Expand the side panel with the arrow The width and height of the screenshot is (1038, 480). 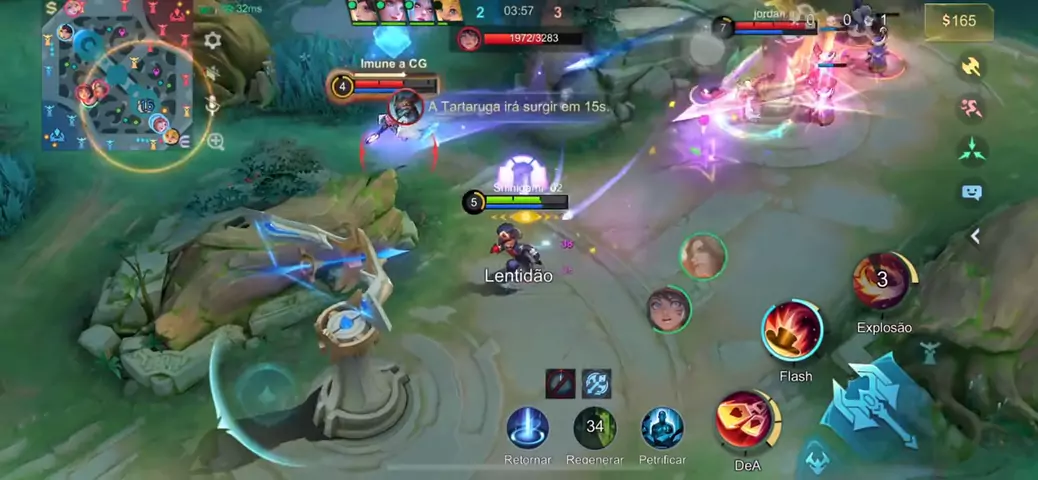coord(975,236)
